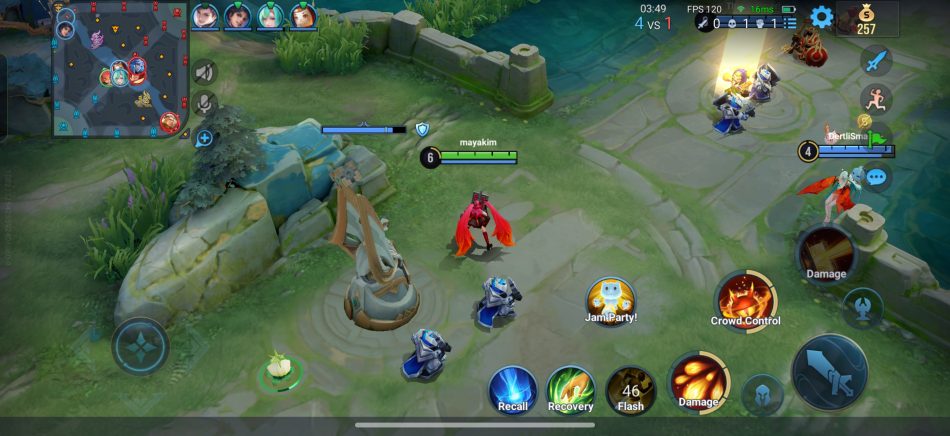Tap the Flash spell on cooldown

tap(631, 389)
